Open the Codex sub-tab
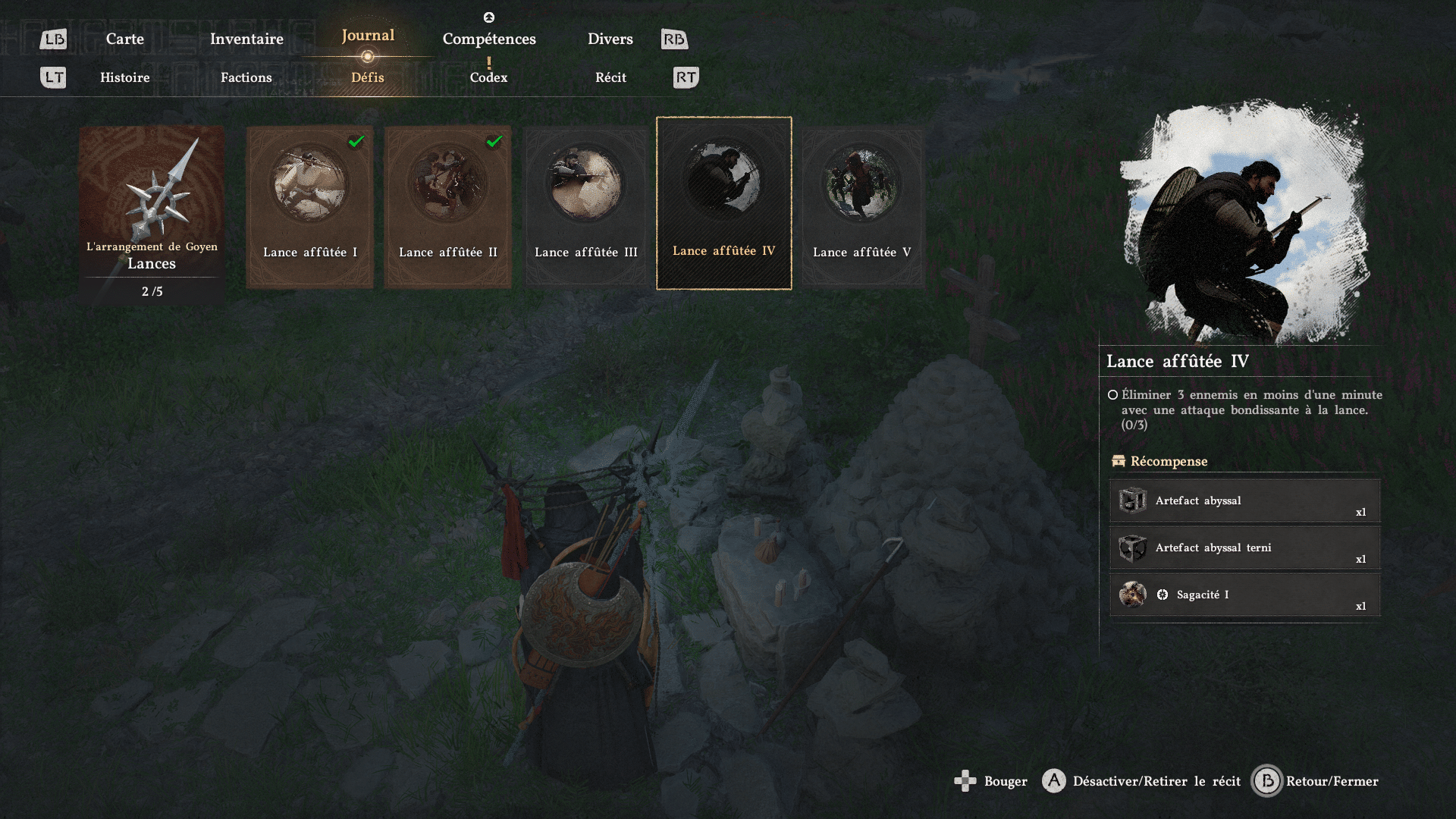Image resolution: width=1456 pixels, height=819 pixels. tap(488, 77)
